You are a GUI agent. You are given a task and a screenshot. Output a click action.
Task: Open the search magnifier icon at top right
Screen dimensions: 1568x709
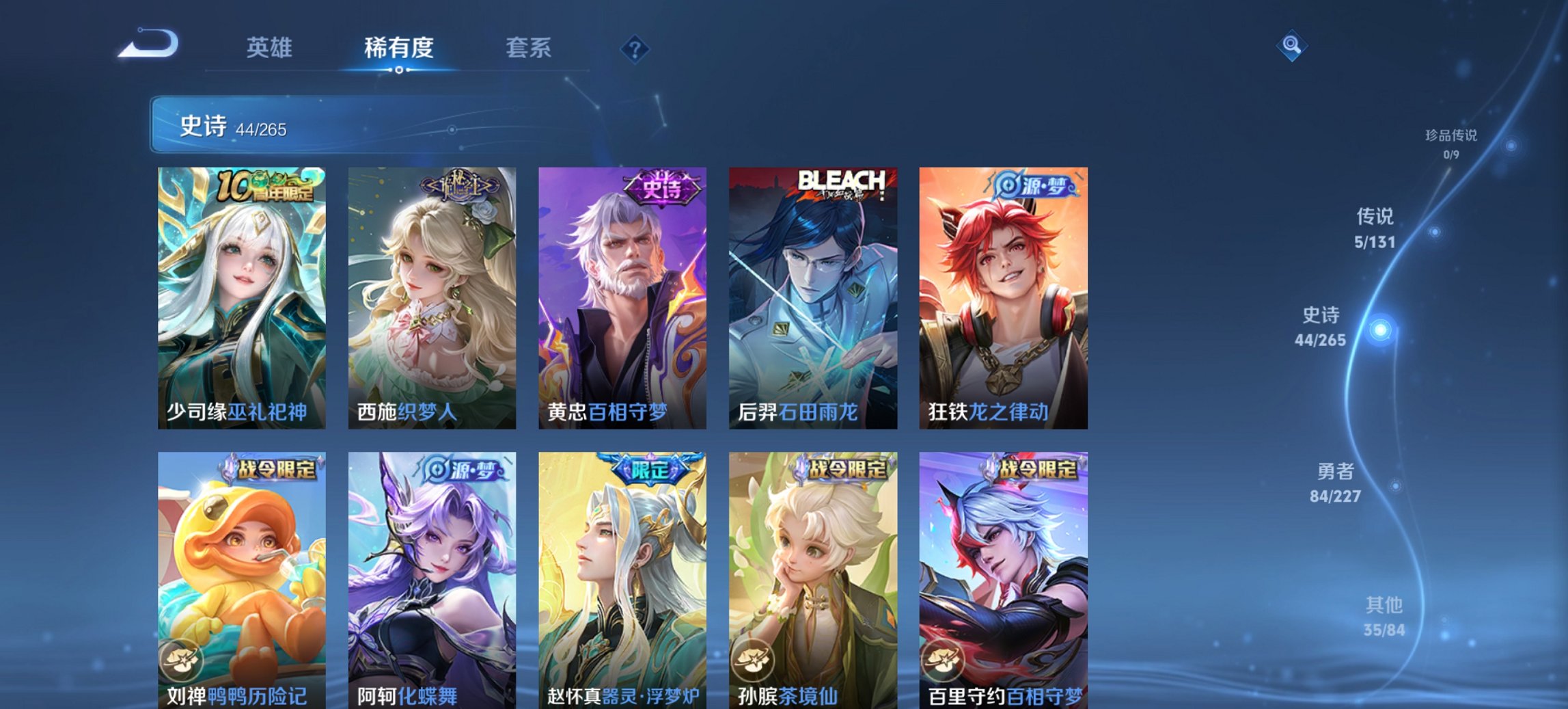click(1291, 46)
